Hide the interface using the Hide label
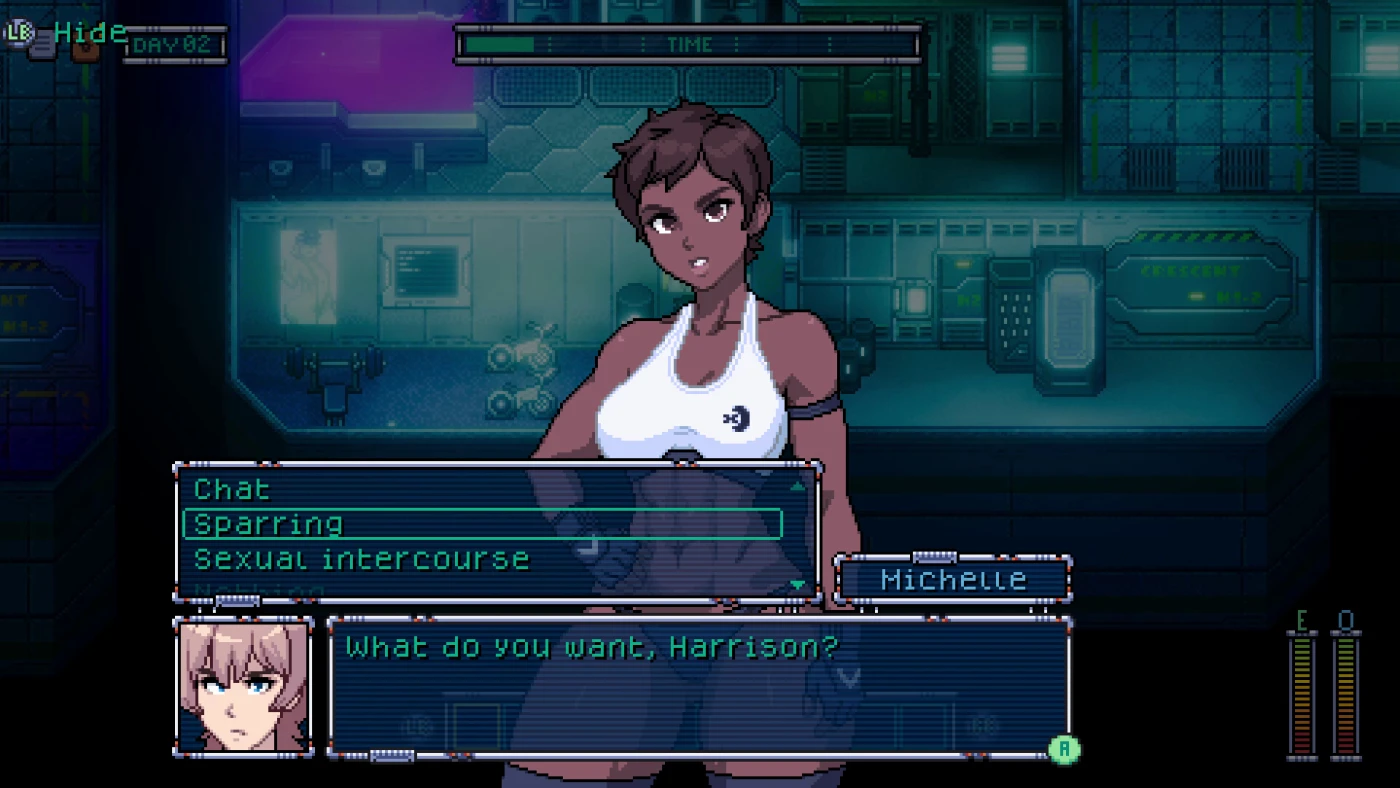 [x=90, y=32]
